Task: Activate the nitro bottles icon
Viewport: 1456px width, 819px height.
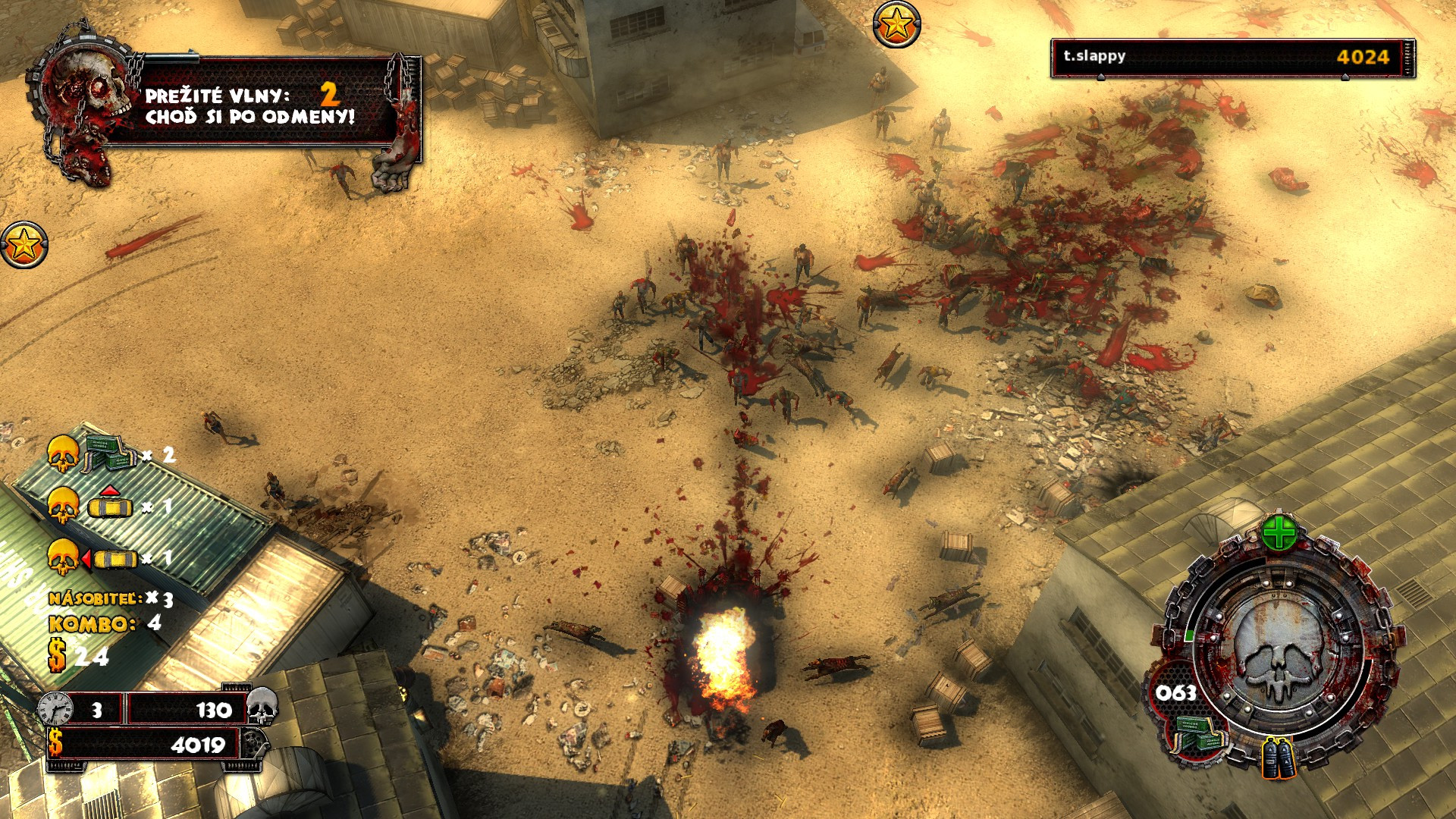Action: [x=1279, y=758]
